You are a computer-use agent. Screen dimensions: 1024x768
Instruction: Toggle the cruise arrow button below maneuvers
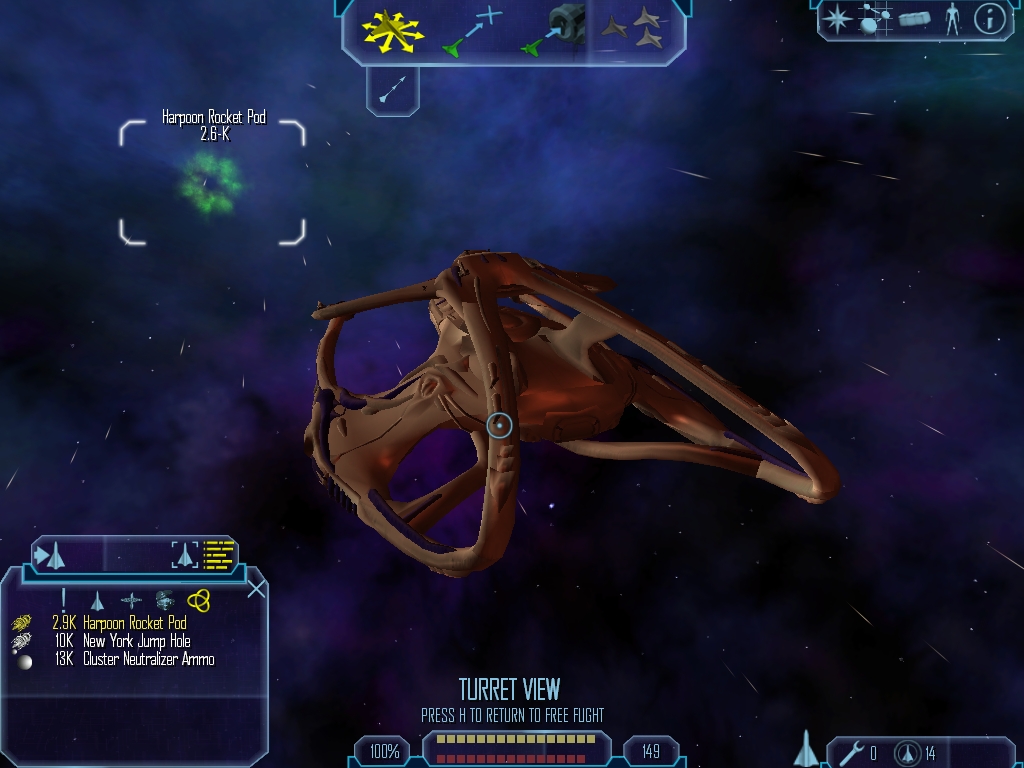tap(392, 89)
